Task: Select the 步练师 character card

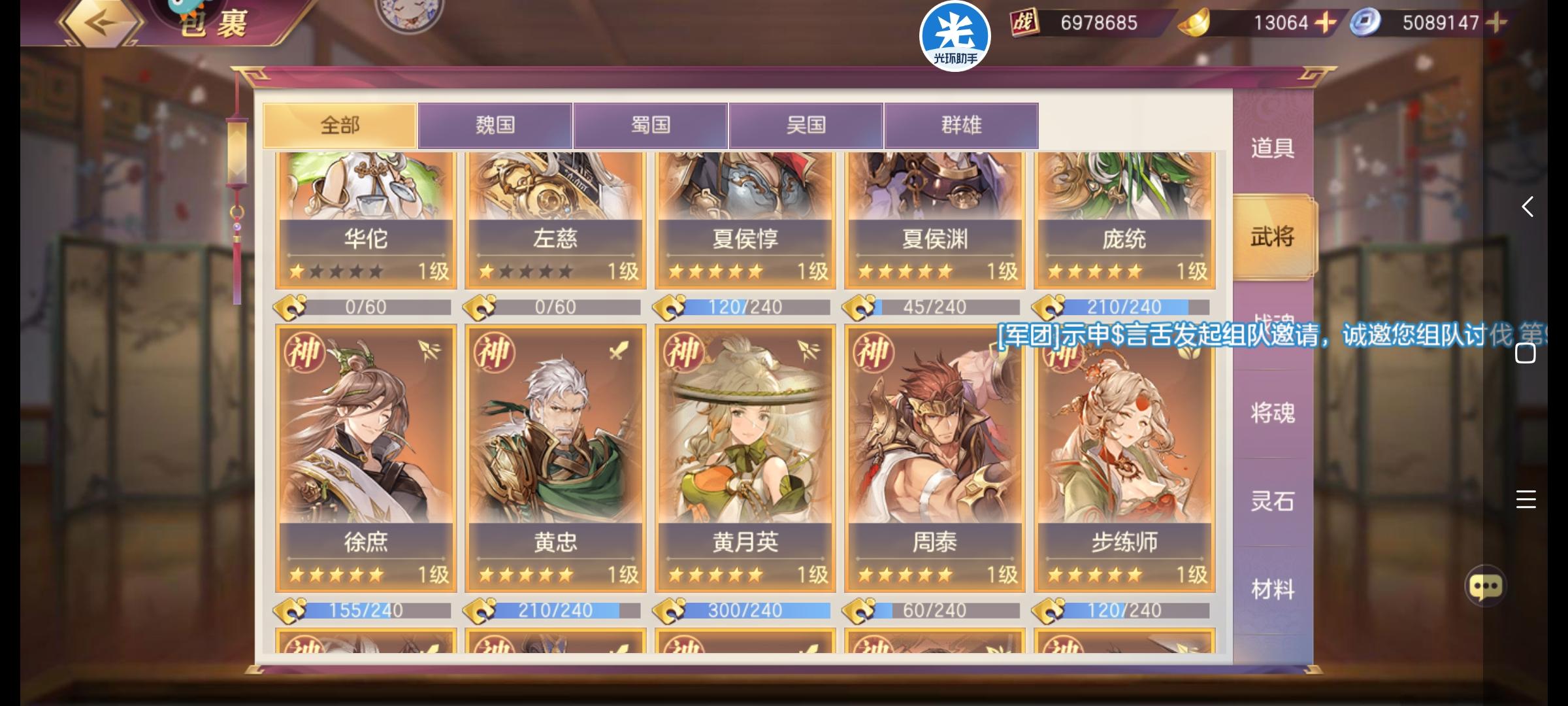Action: [1125, 458]
